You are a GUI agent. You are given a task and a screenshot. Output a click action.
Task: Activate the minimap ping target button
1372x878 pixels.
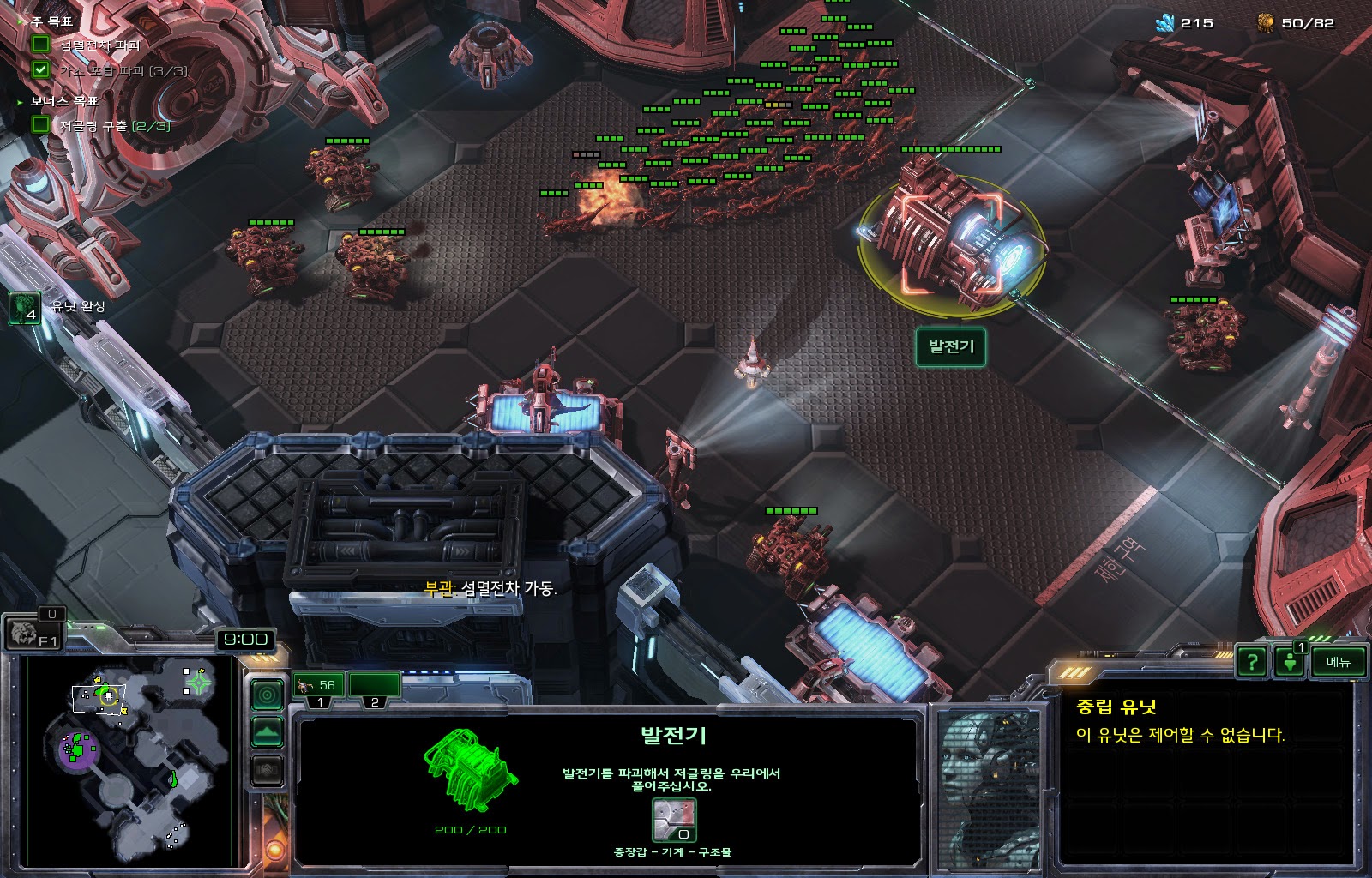(x=267, y=695)
